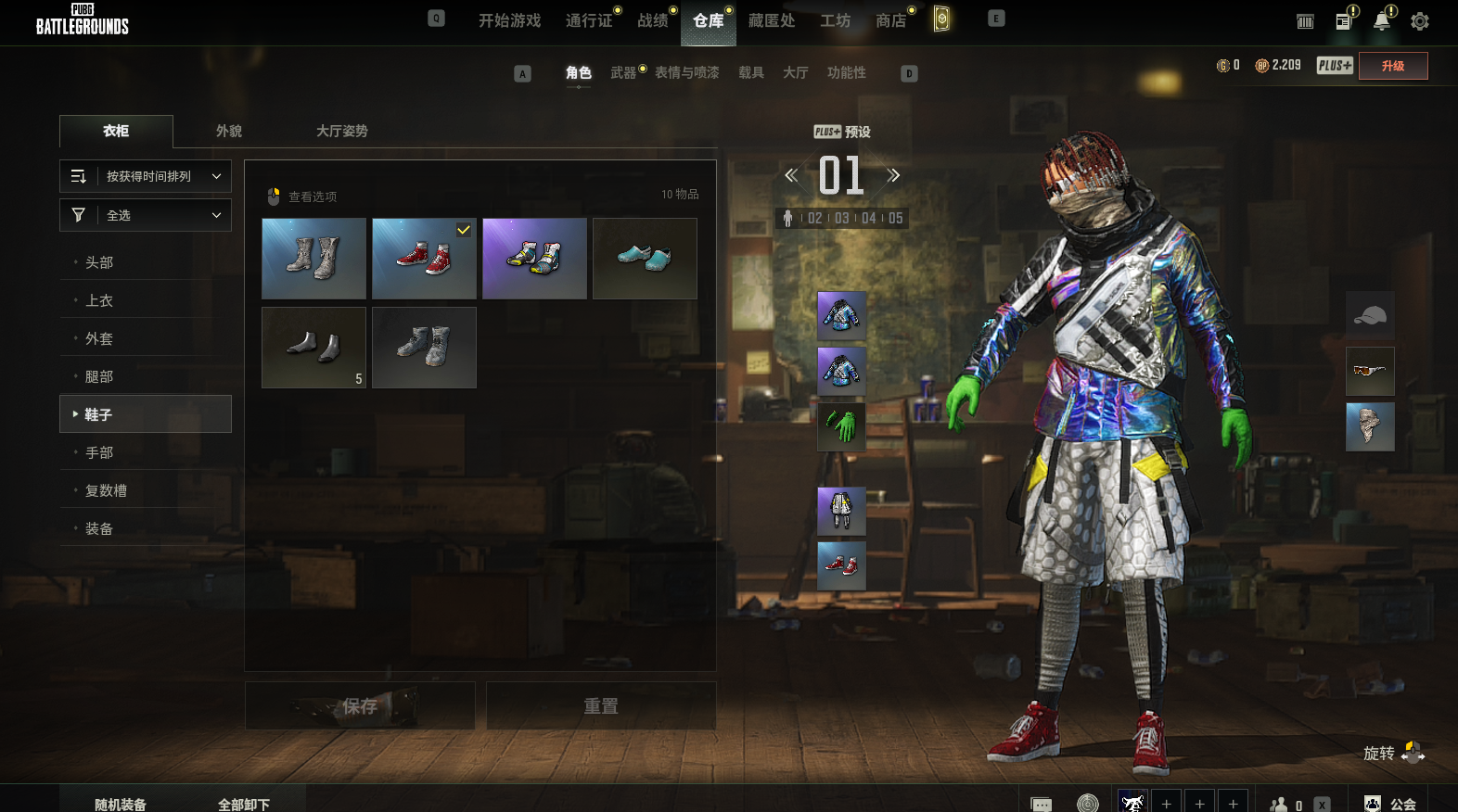Click the red 升级 upgrade button
This screenshot has height=812, width=1458.
click(1392, 66)
